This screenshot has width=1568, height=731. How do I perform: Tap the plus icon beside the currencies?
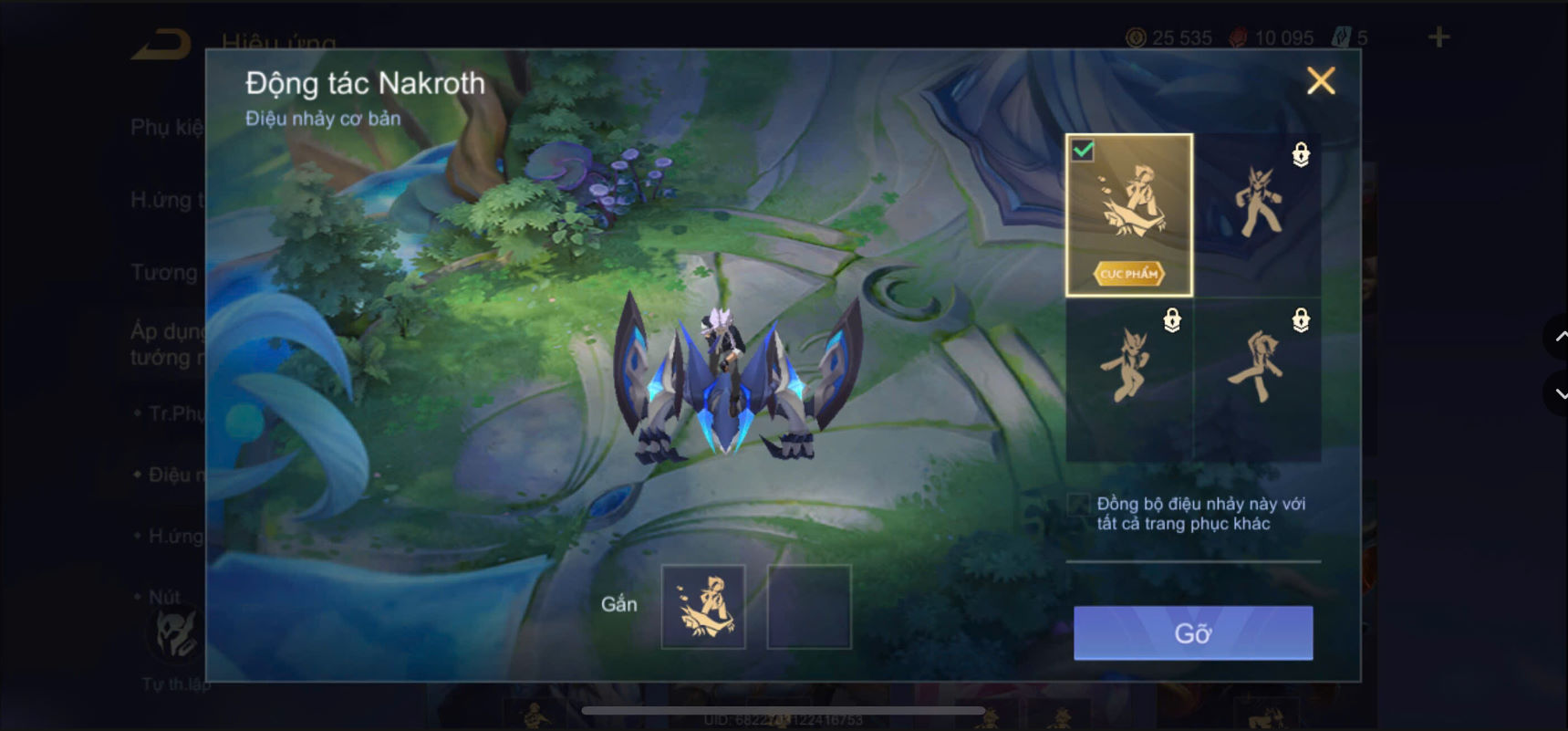tap(1438, 37)
